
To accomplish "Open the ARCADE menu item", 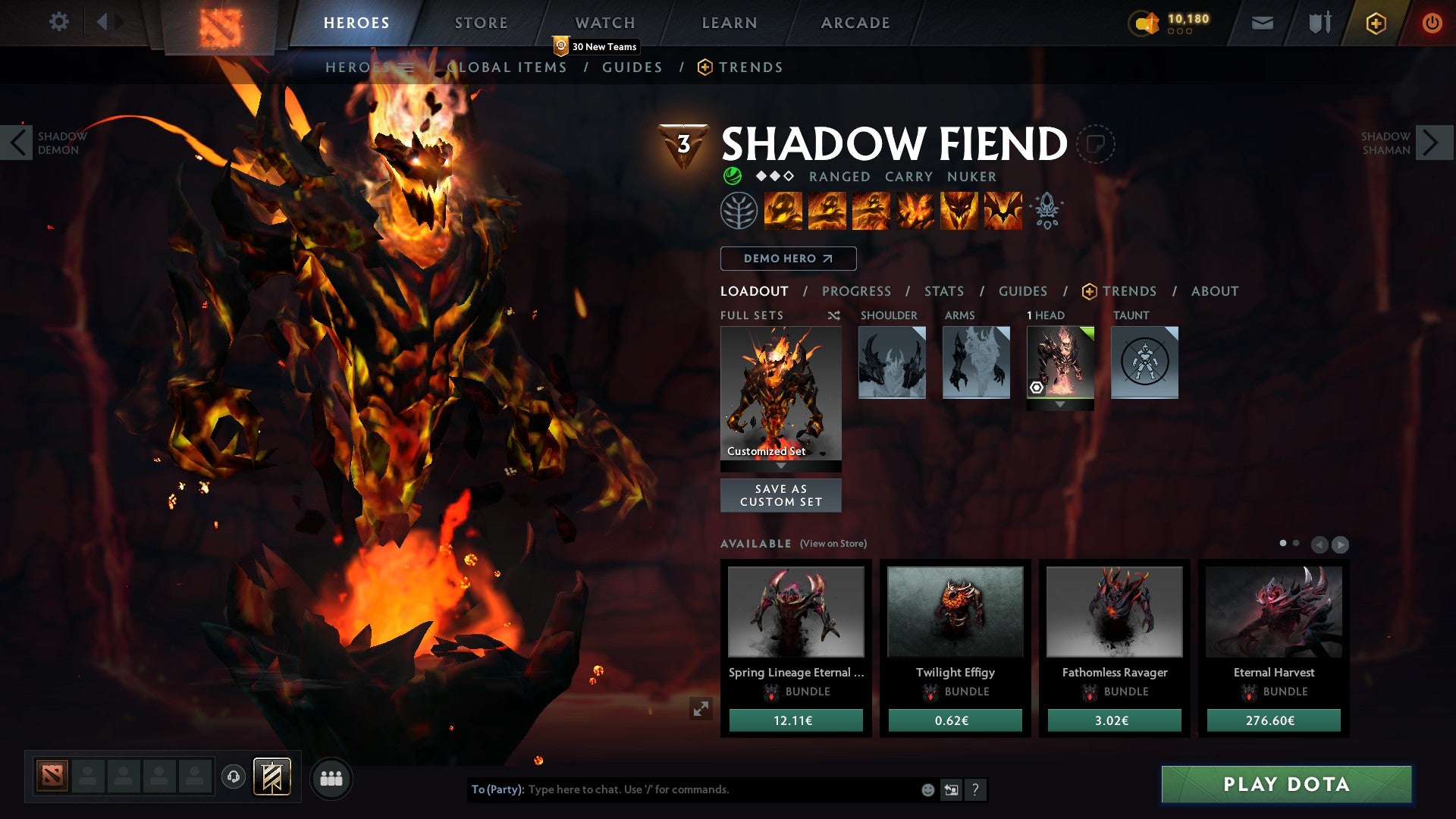I will click(855, 22).
